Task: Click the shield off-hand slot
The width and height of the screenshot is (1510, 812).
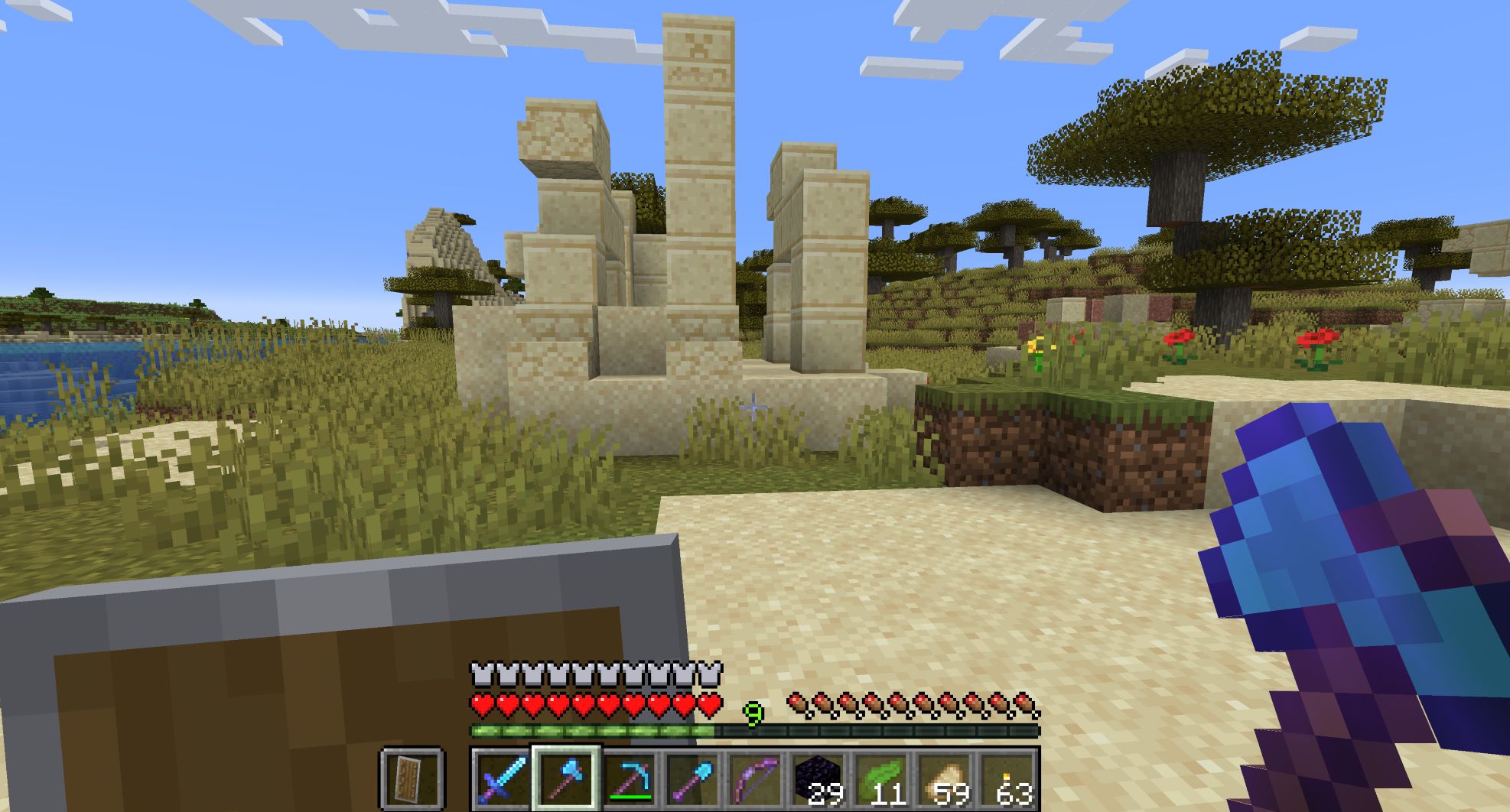Action: click(412, 780)
